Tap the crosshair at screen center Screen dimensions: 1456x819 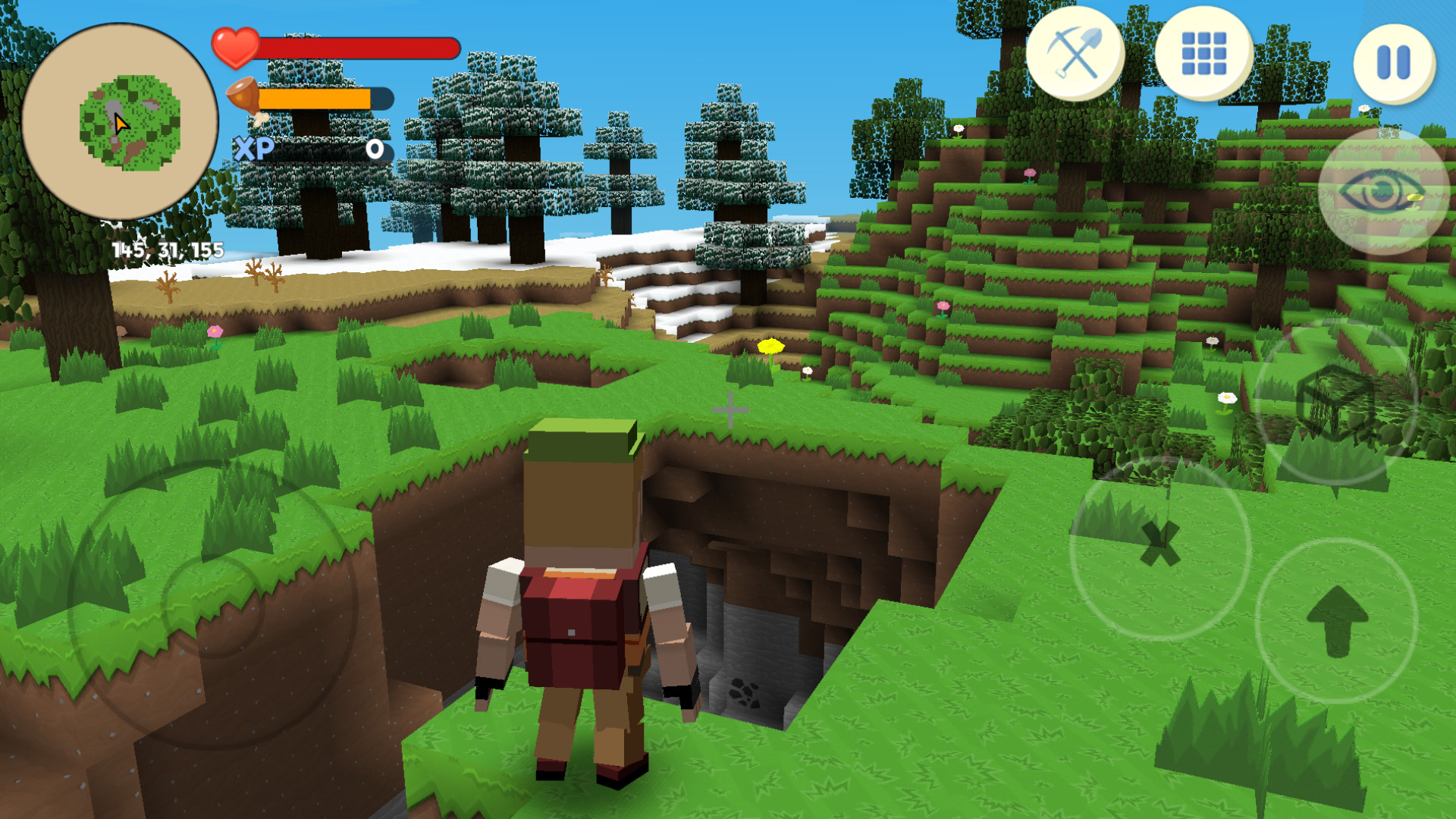(730, 410)
